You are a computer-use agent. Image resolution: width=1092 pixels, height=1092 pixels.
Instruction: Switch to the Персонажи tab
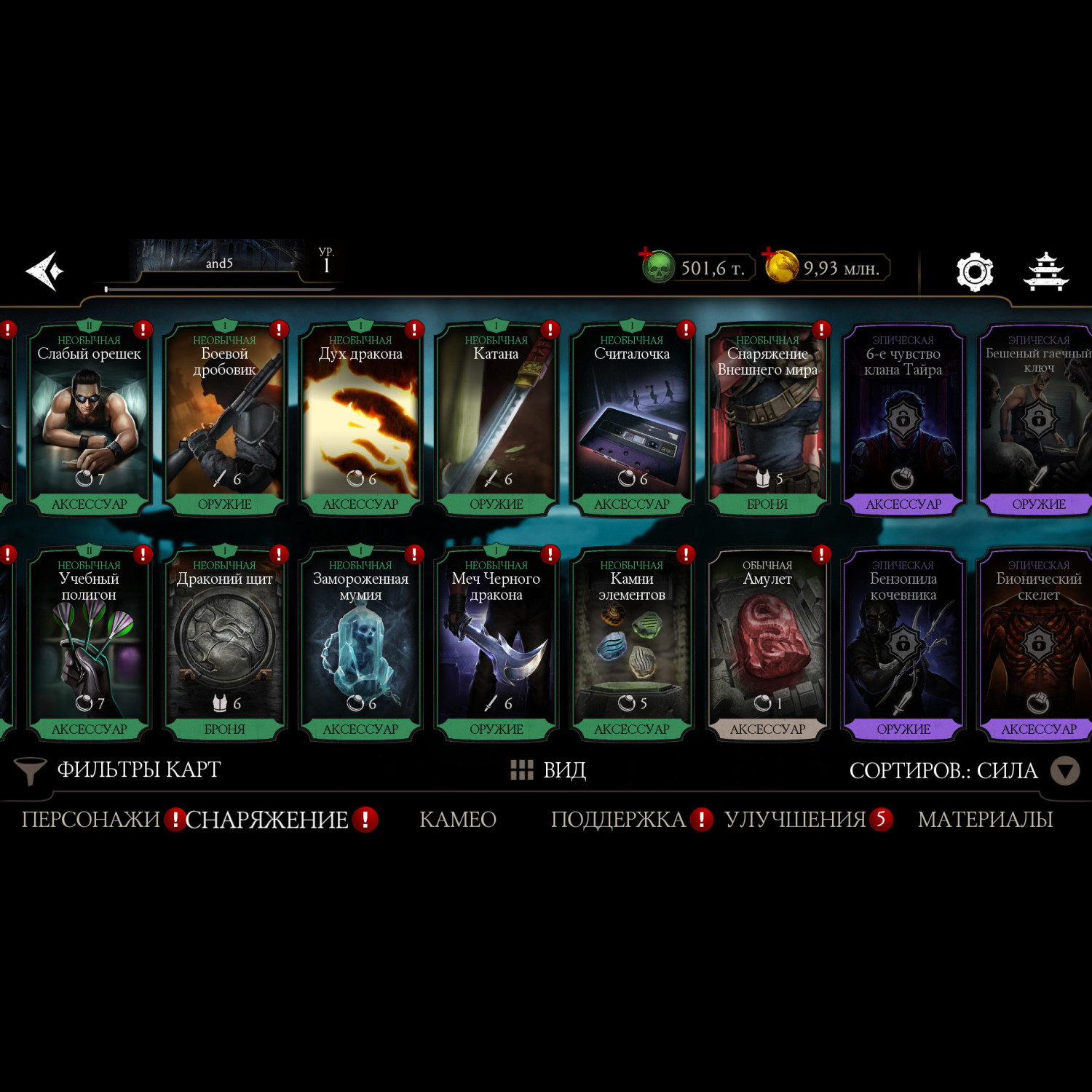(x=90, y=820)
